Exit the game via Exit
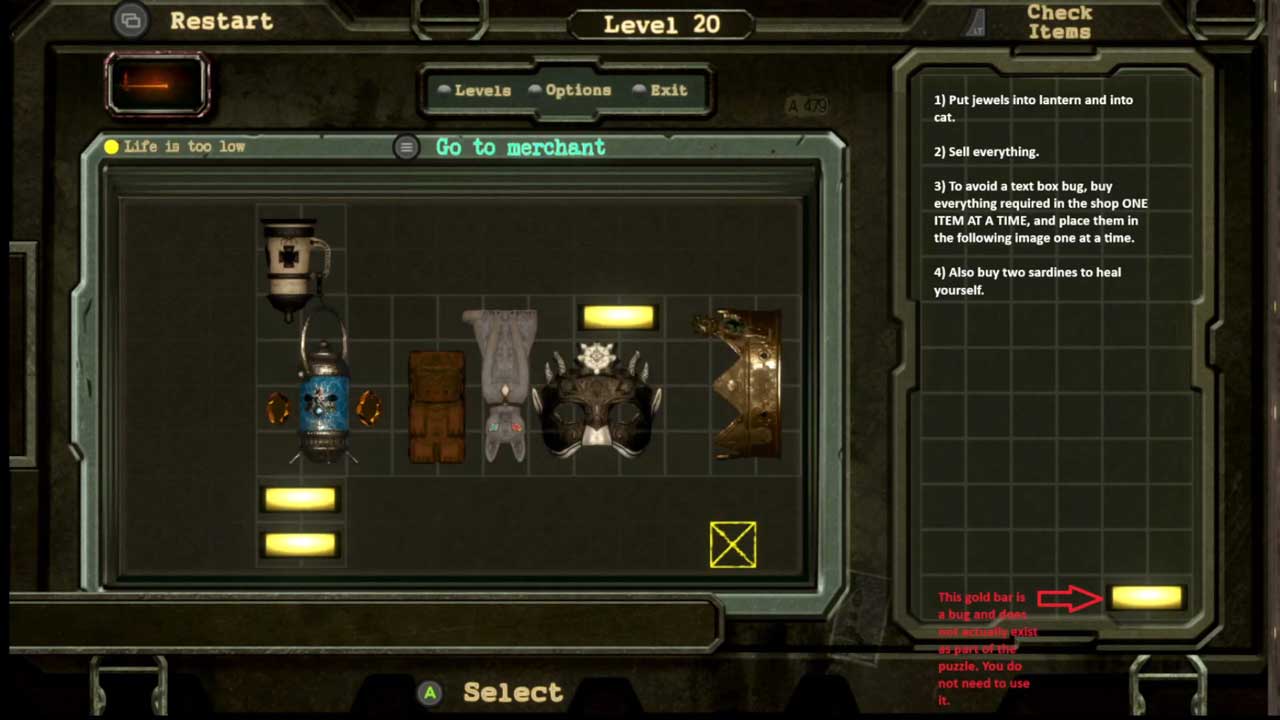The width and height of the screenshot is (1280, 720). click(668, 90)
